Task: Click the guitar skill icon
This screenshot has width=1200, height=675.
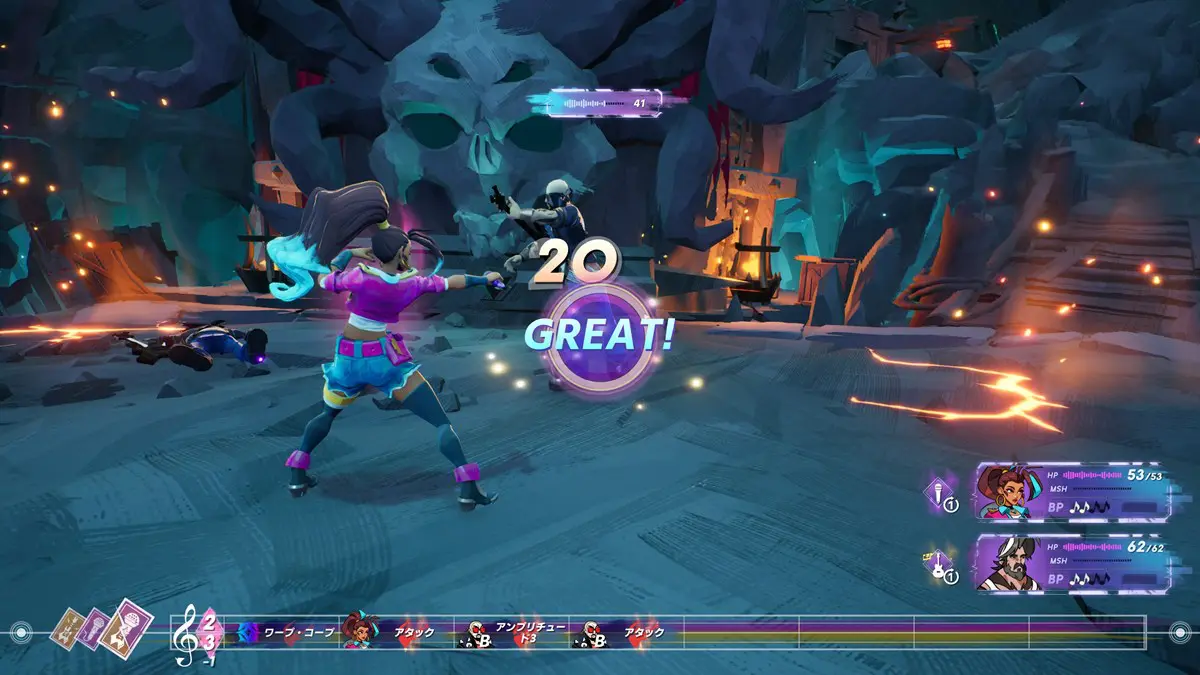Action: [942, 566]
